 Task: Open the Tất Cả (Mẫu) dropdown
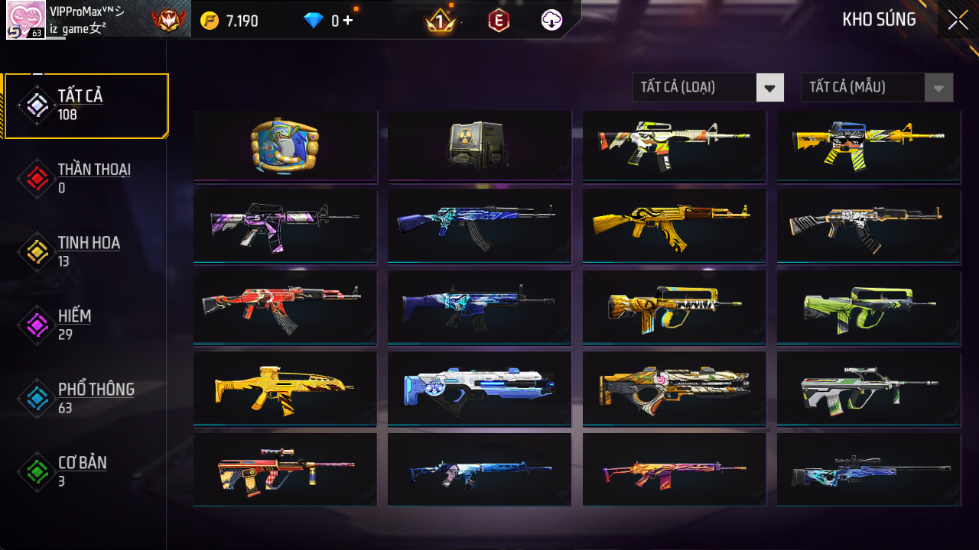[877, 88]
